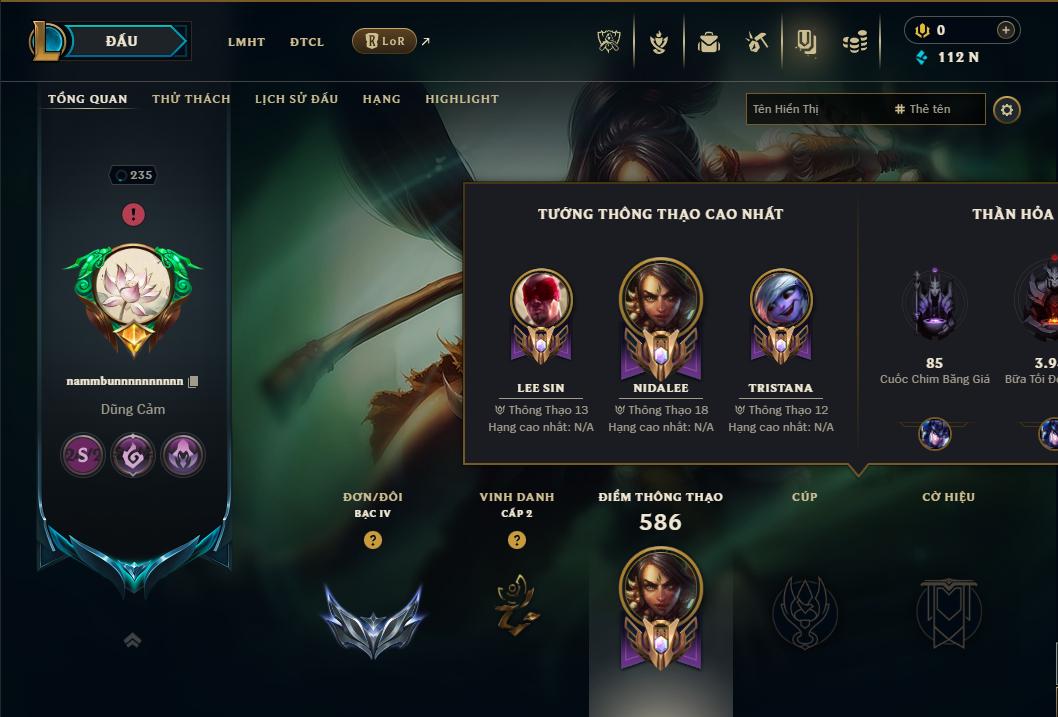Image resolution: width=1058 pixels, height=717 pixels.
Task: Open the gear settings button beside search
Action: (1007, 109)
